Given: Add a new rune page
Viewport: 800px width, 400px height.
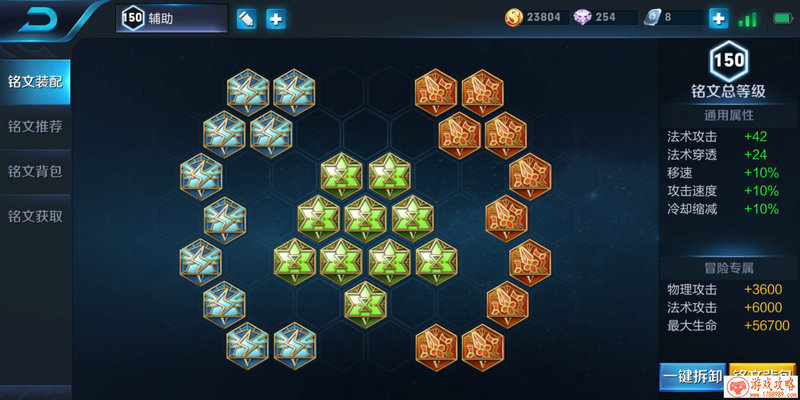Looking at the screenshot, I should pos(275,18).
